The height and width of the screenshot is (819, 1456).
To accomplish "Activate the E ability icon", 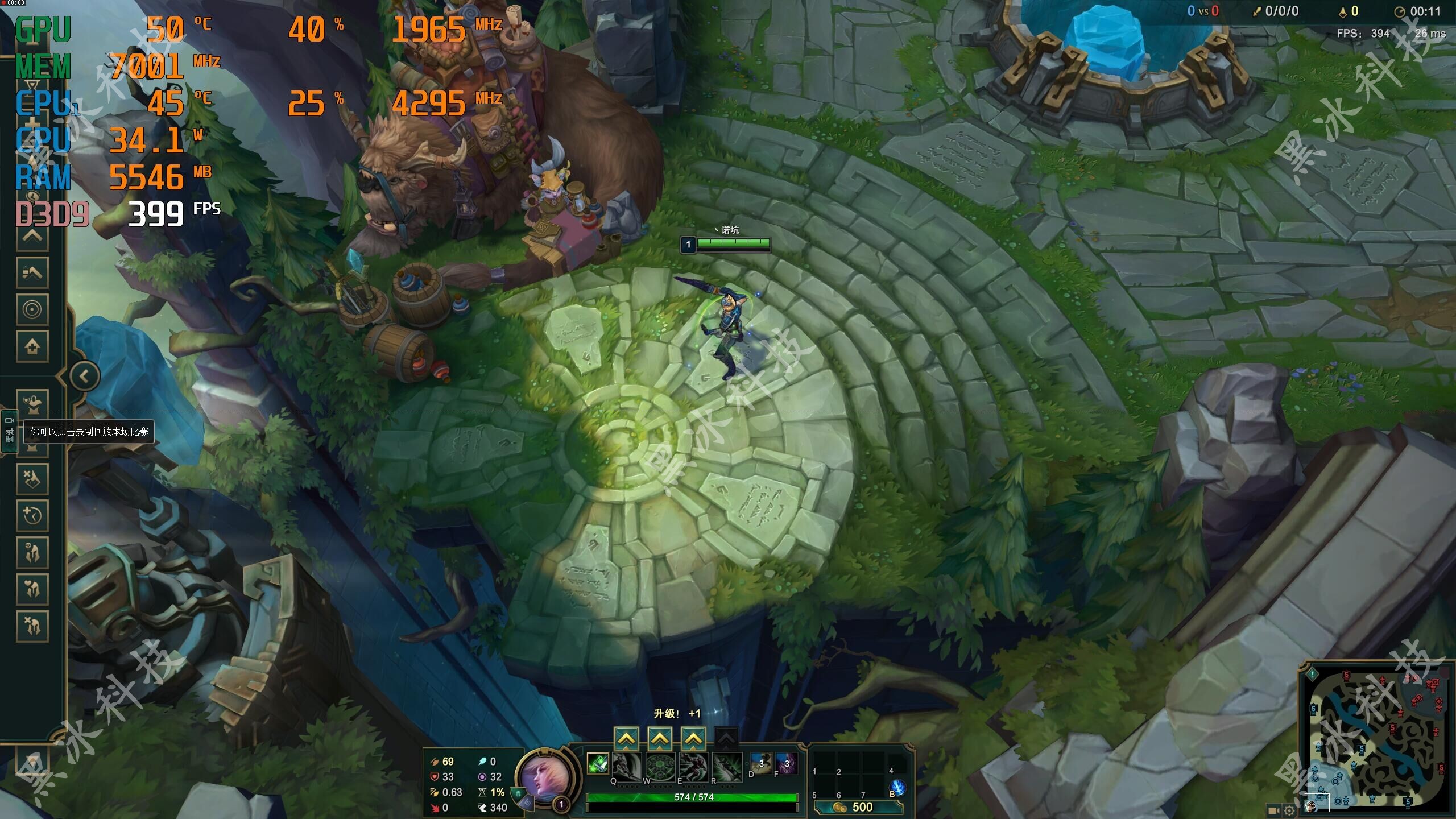I will (x=693, y=766).
